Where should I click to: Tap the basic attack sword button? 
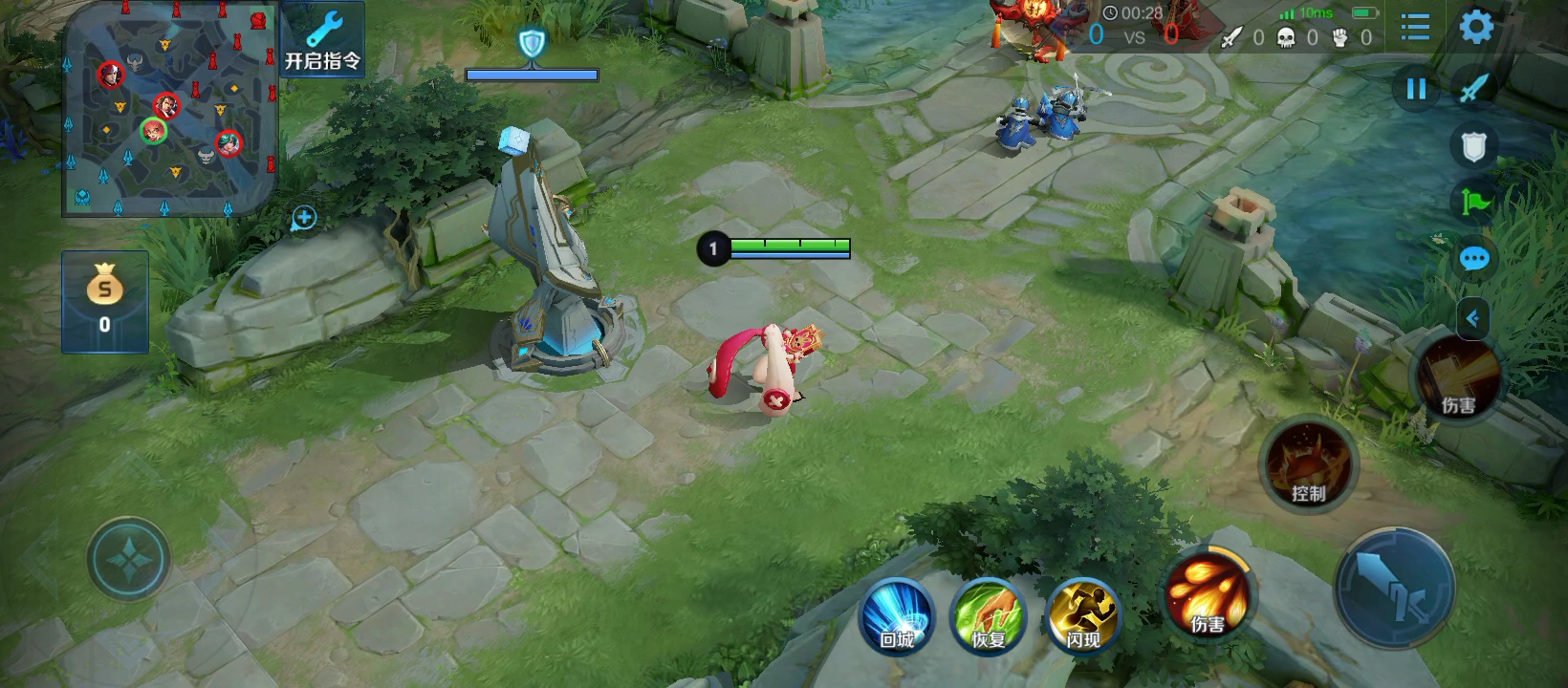tap(1395, 589)
